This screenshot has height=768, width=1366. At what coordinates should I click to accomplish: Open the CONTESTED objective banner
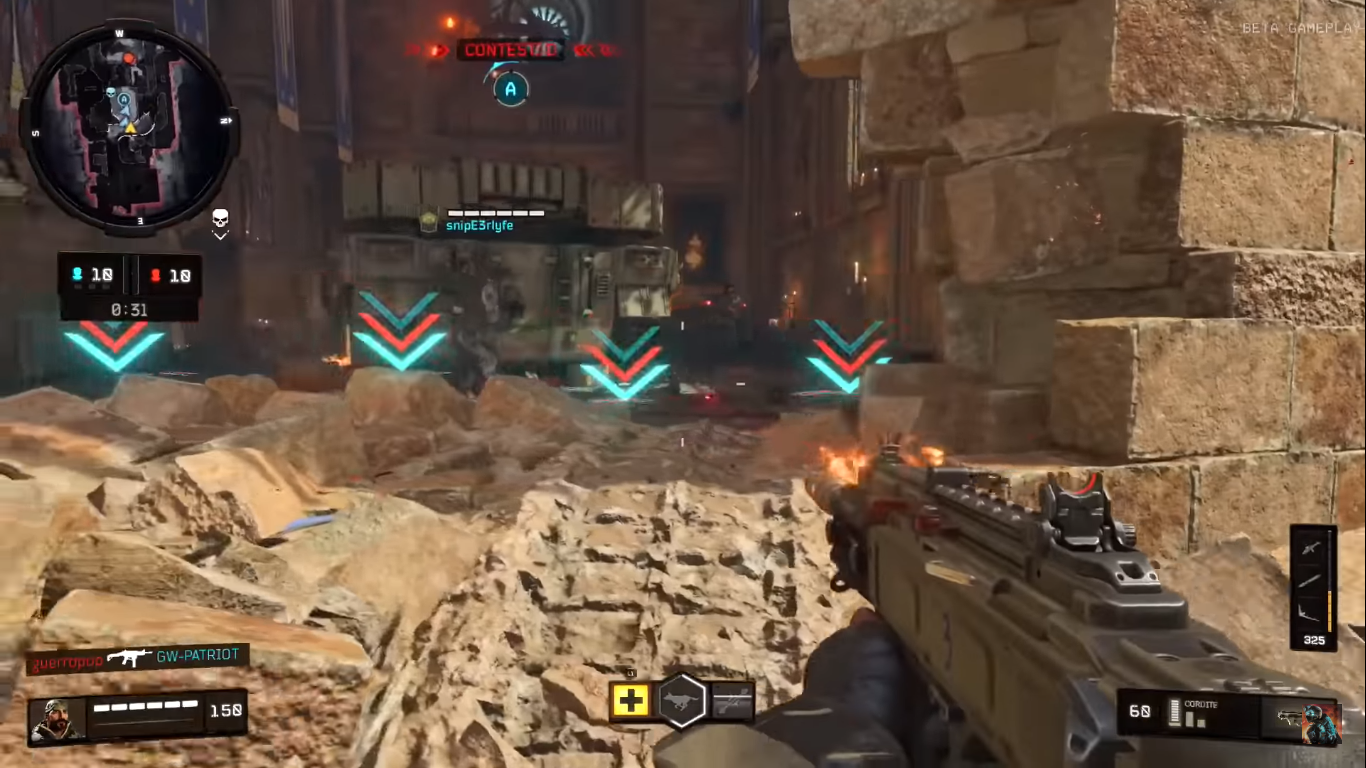click(511, 50)
